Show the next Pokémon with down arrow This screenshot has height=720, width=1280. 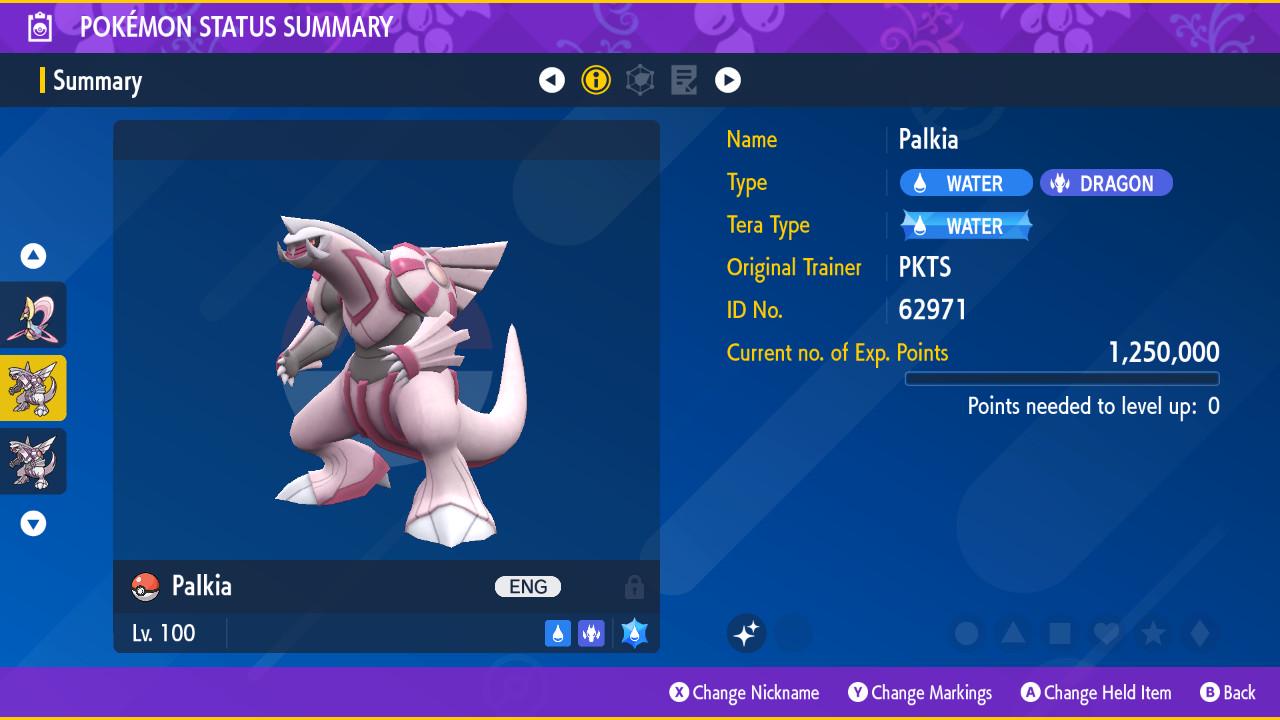point(33,523)
